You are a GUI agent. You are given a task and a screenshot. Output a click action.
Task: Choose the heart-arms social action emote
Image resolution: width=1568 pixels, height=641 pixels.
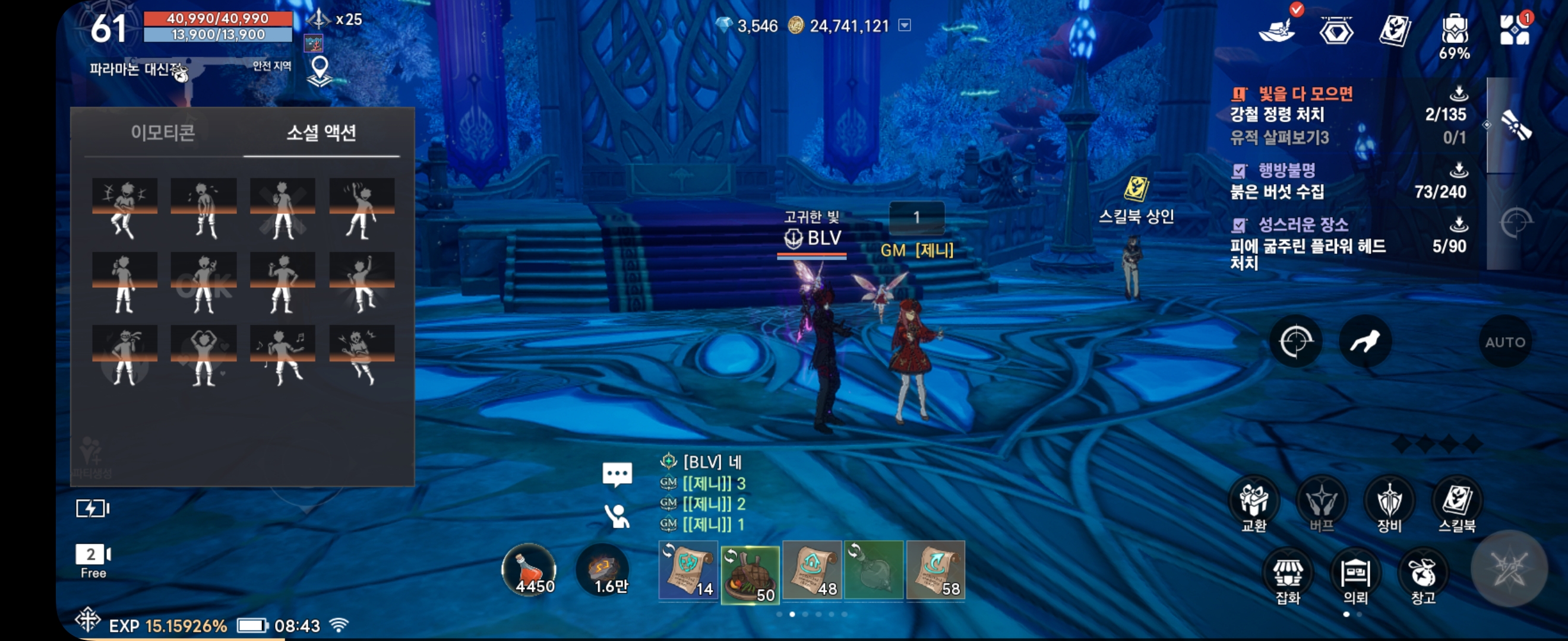(x=203, y=356)
